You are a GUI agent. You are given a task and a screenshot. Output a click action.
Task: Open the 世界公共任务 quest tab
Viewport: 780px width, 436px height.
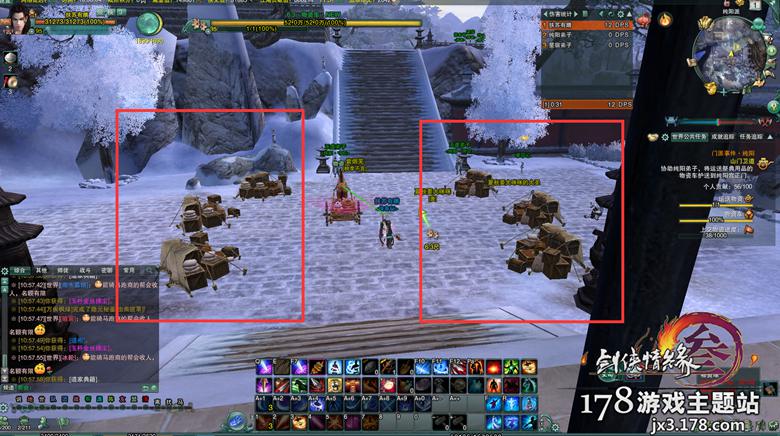coord(688,135)
